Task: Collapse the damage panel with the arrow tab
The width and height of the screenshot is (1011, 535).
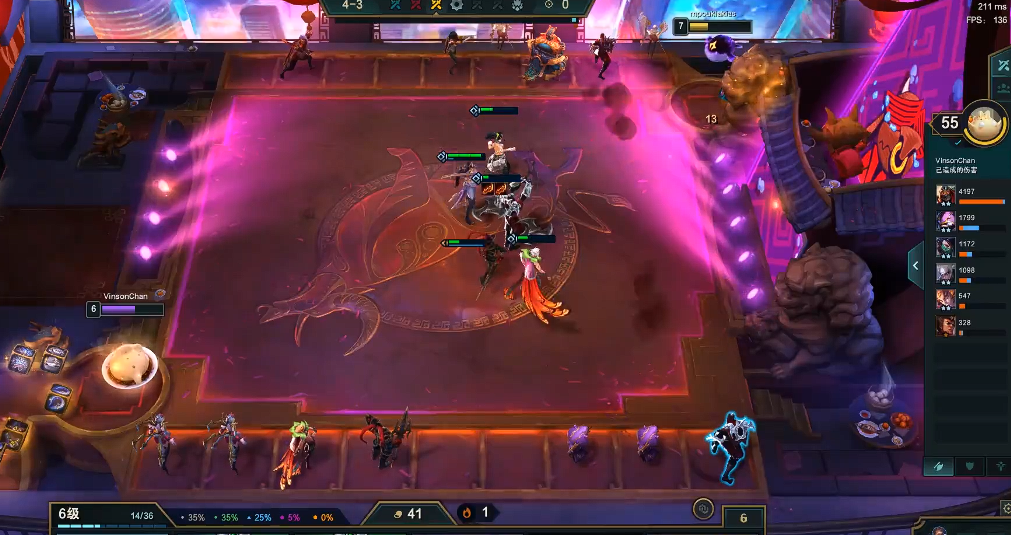Action: [915, 266]
